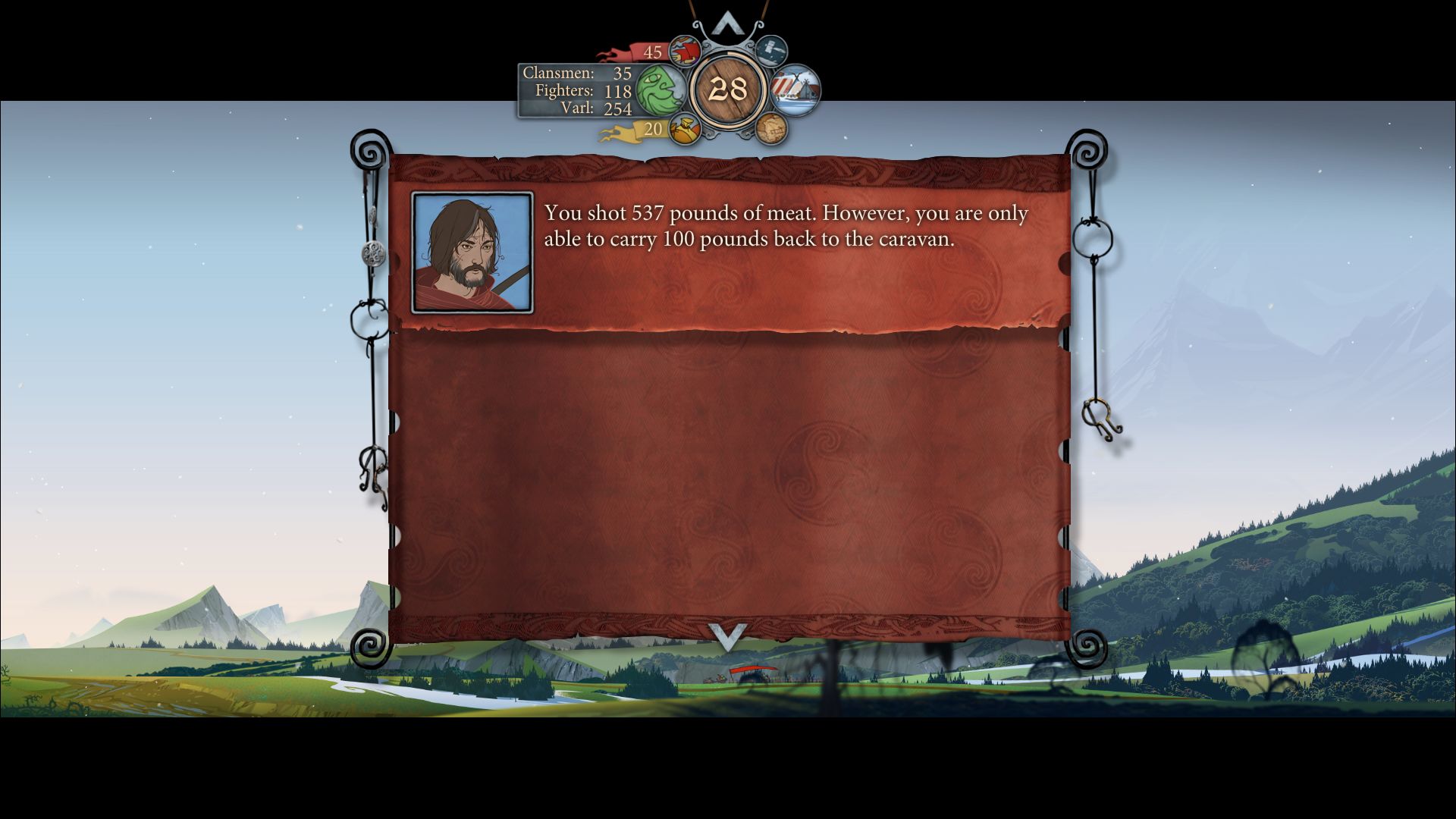Click the yellow supplies ribbon tail
This screenshot has height=819, width=1456.
613,133
